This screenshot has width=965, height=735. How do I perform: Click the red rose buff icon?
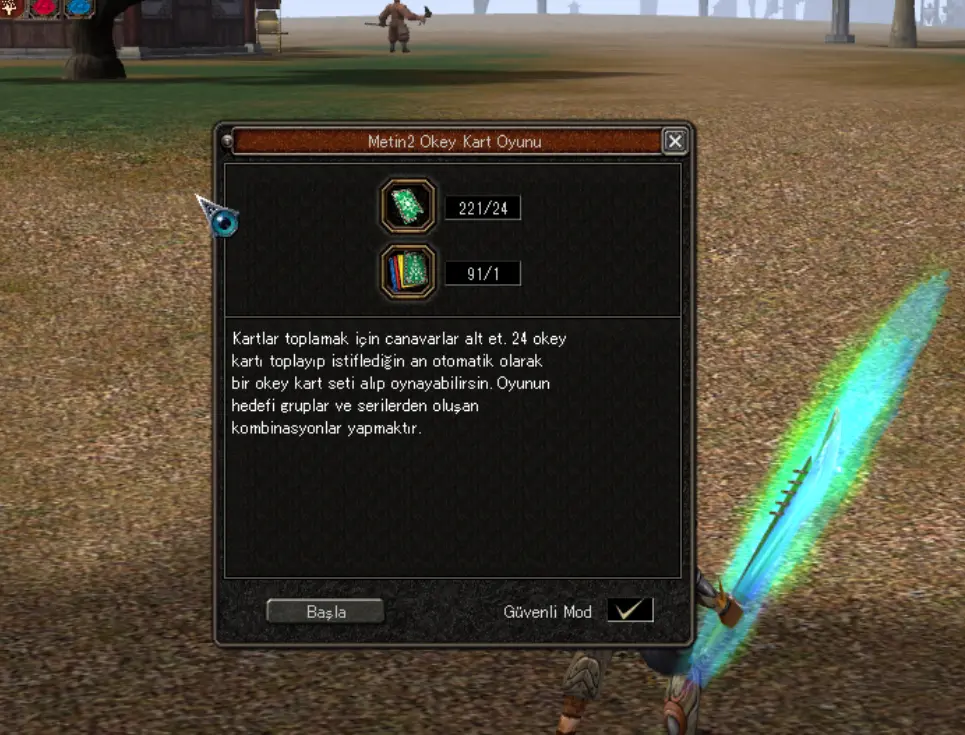pyautogui.click(x=46, y=8)
